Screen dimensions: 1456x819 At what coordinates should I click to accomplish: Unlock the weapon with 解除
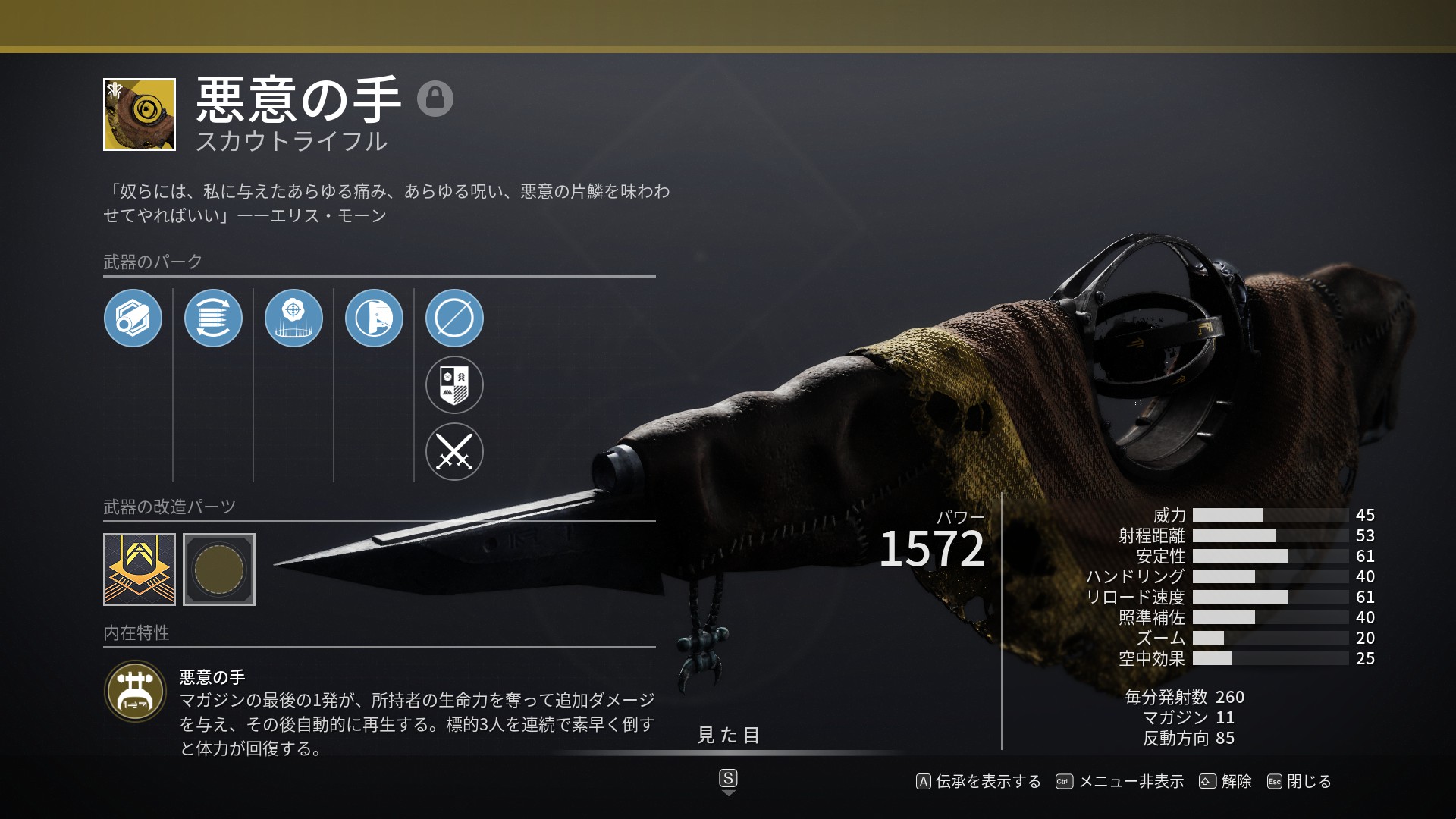pyautogui.click(x=1225, y=782)
